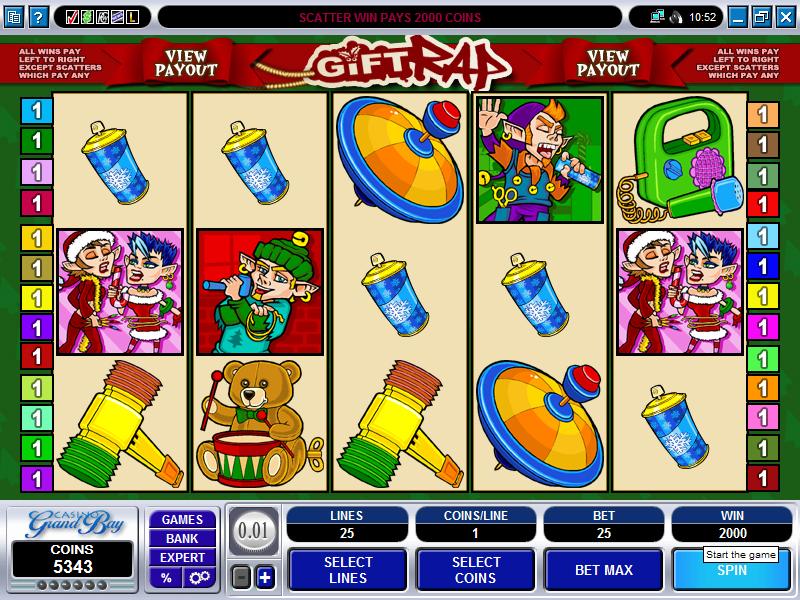This screenshot has height=600, width=800.
Task: Open Select Coins
Action: tap(475, 570)
